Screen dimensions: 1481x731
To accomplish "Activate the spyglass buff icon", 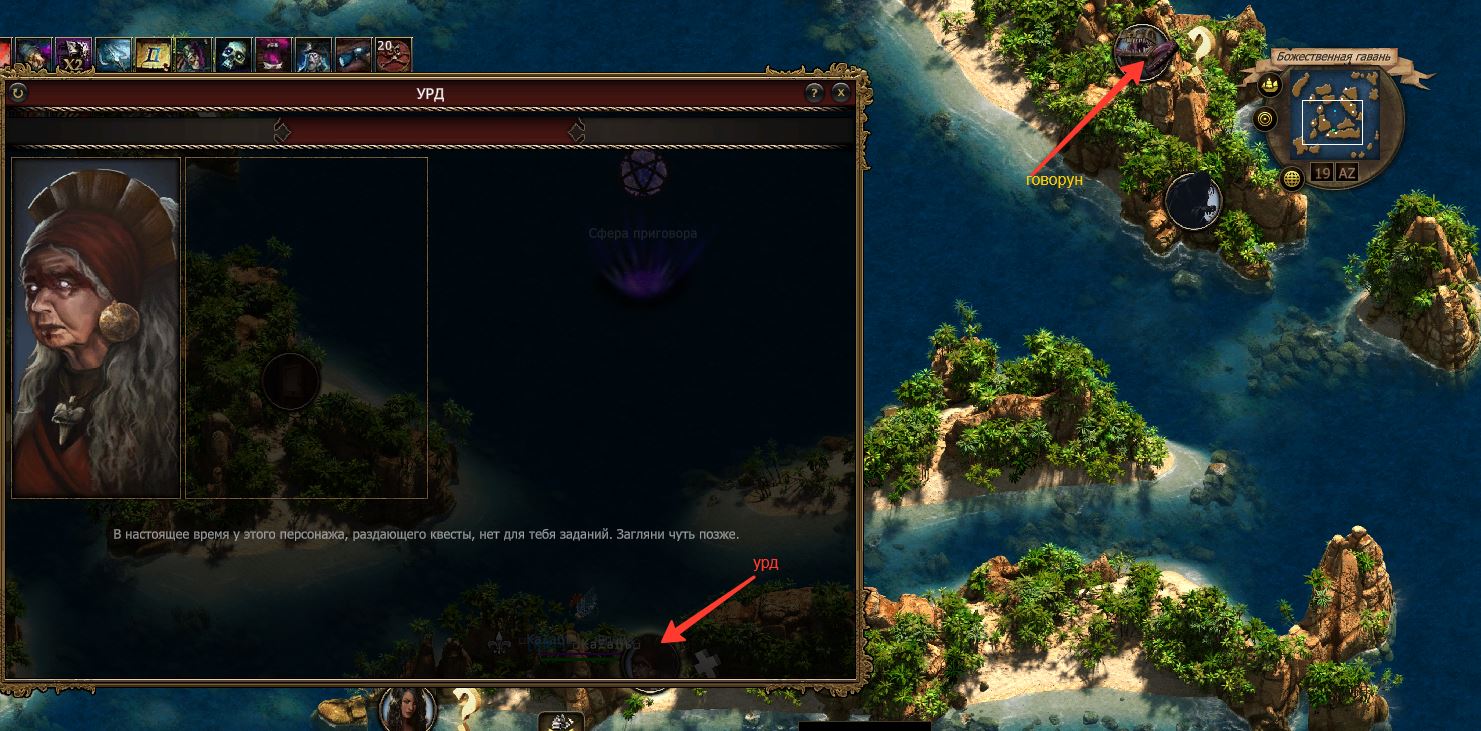I will click(353, 54).
